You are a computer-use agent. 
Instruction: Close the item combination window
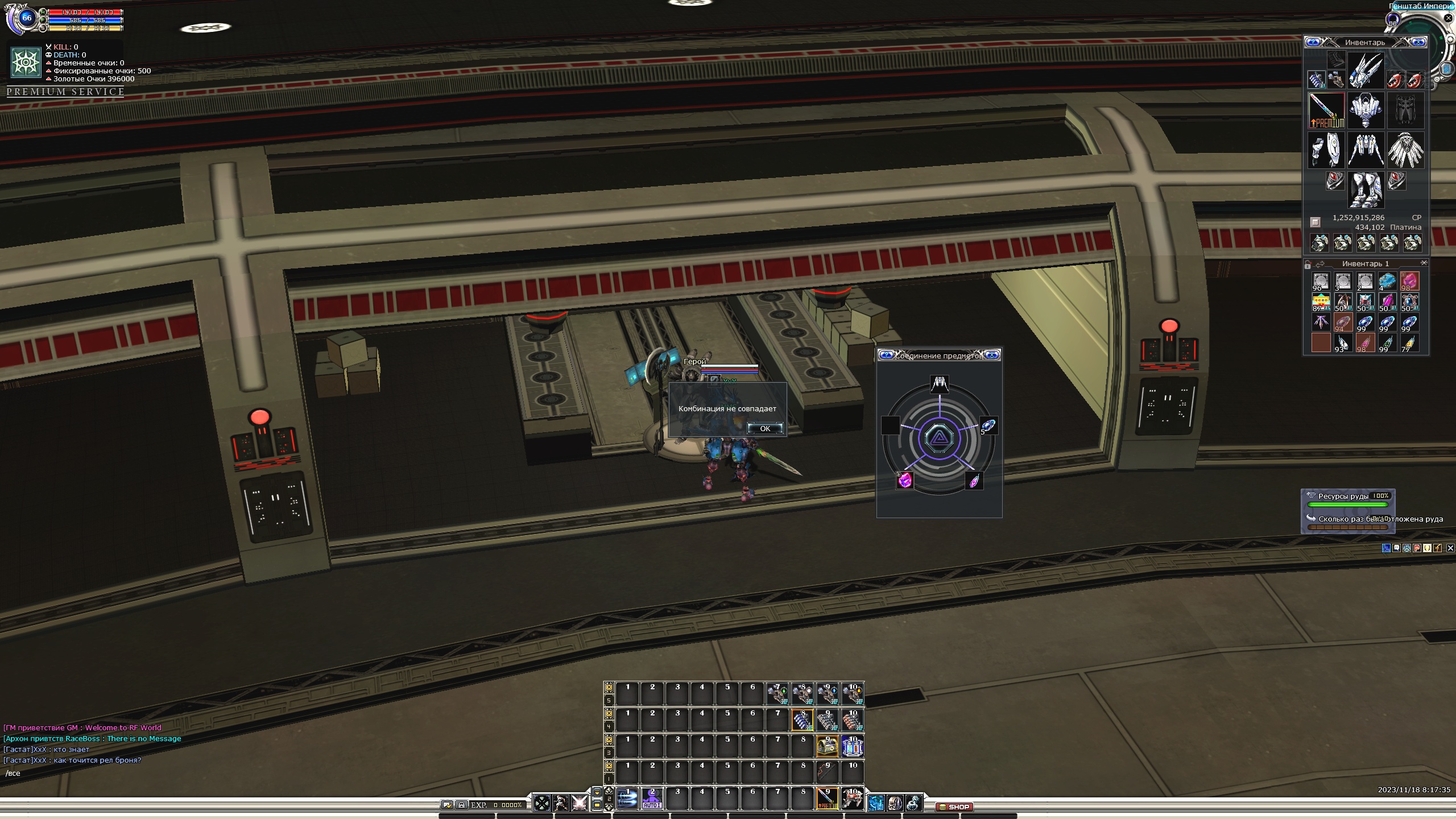992,355
